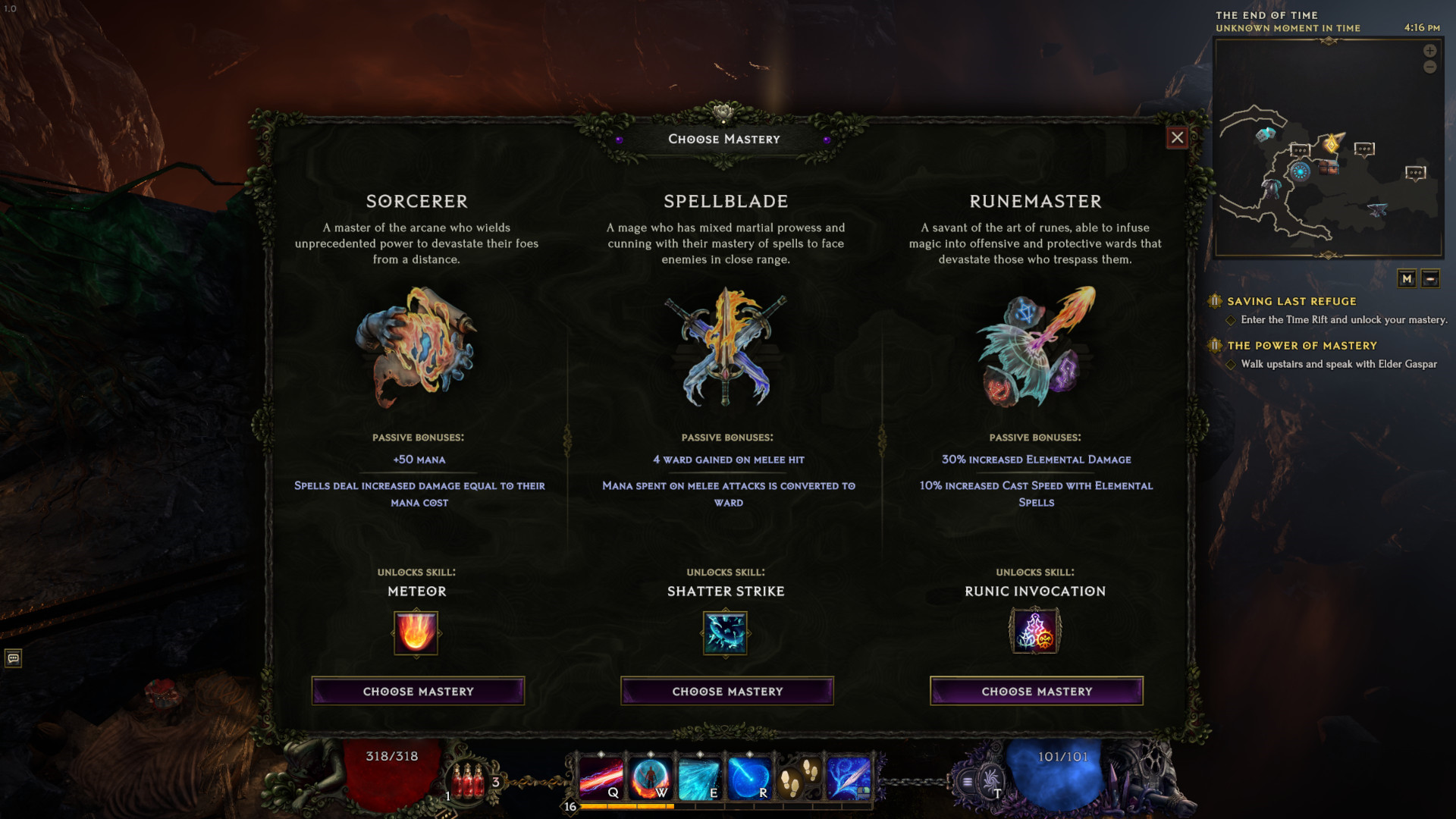The image size is (1456, 819).
Task: Click the Shatter Strike skill icon
Action: click(726, 633)
